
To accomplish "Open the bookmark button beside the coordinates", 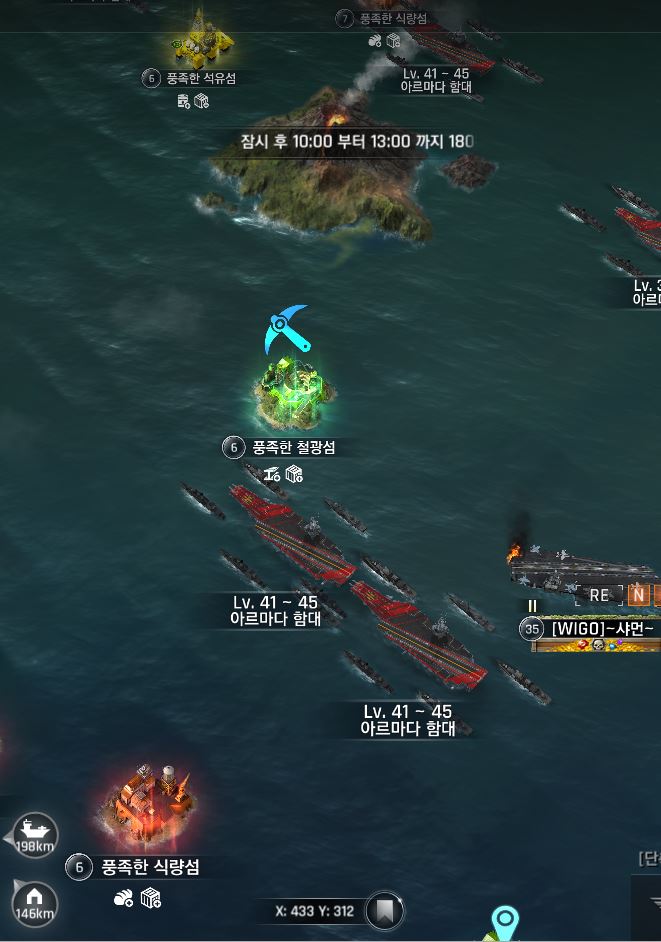I will [382, 911].
